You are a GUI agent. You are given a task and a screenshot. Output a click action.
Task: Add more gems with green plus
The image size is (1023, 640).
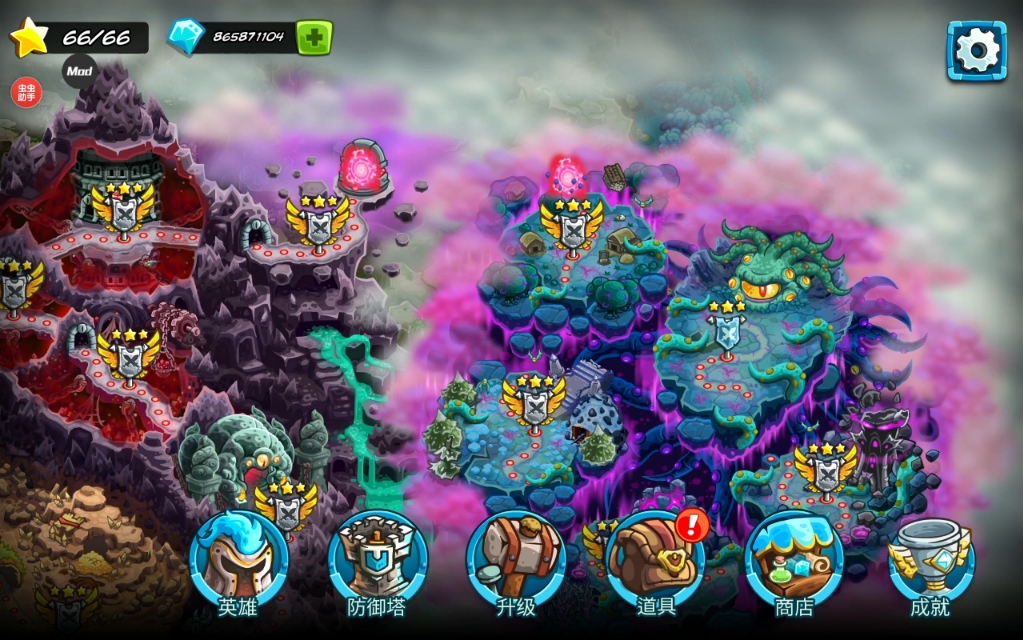coord(314,38)
